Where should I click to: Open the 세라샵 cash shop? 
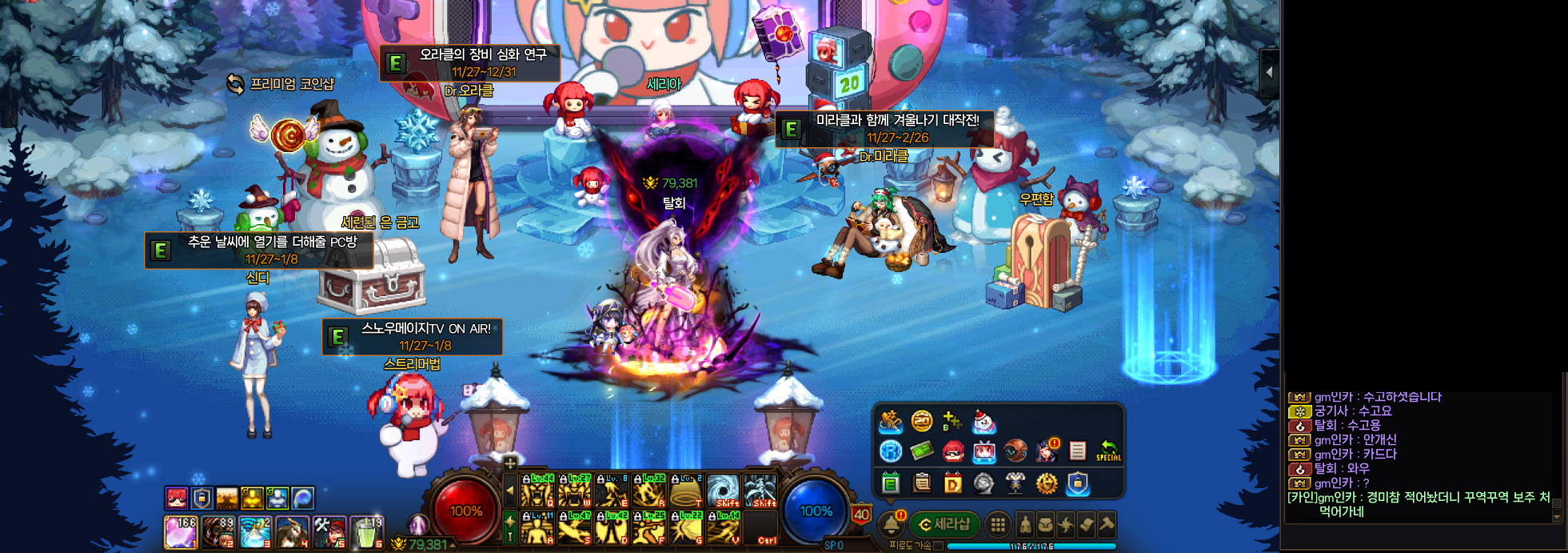click(x=945, y=525)
